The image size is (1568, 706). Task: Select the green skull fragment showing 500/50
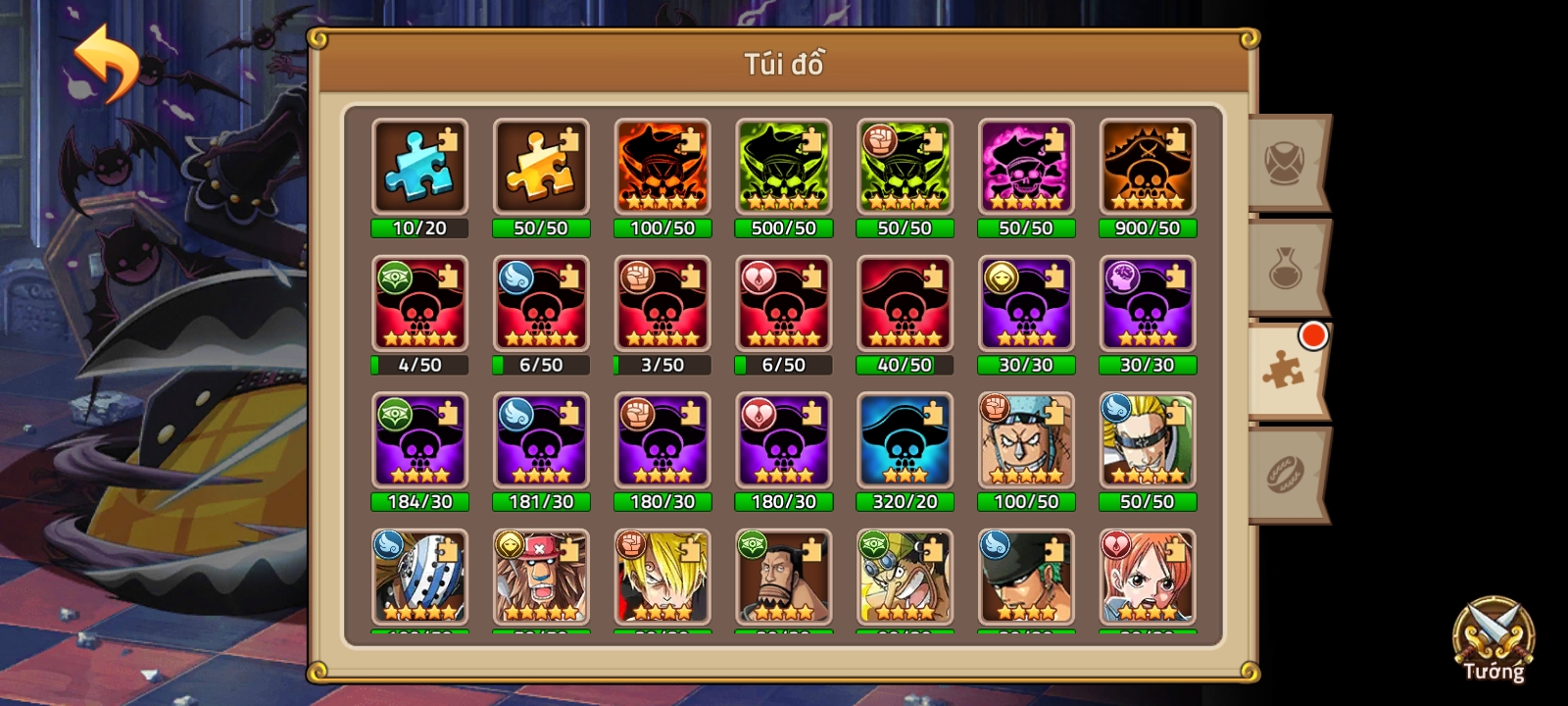coord(783,169)
